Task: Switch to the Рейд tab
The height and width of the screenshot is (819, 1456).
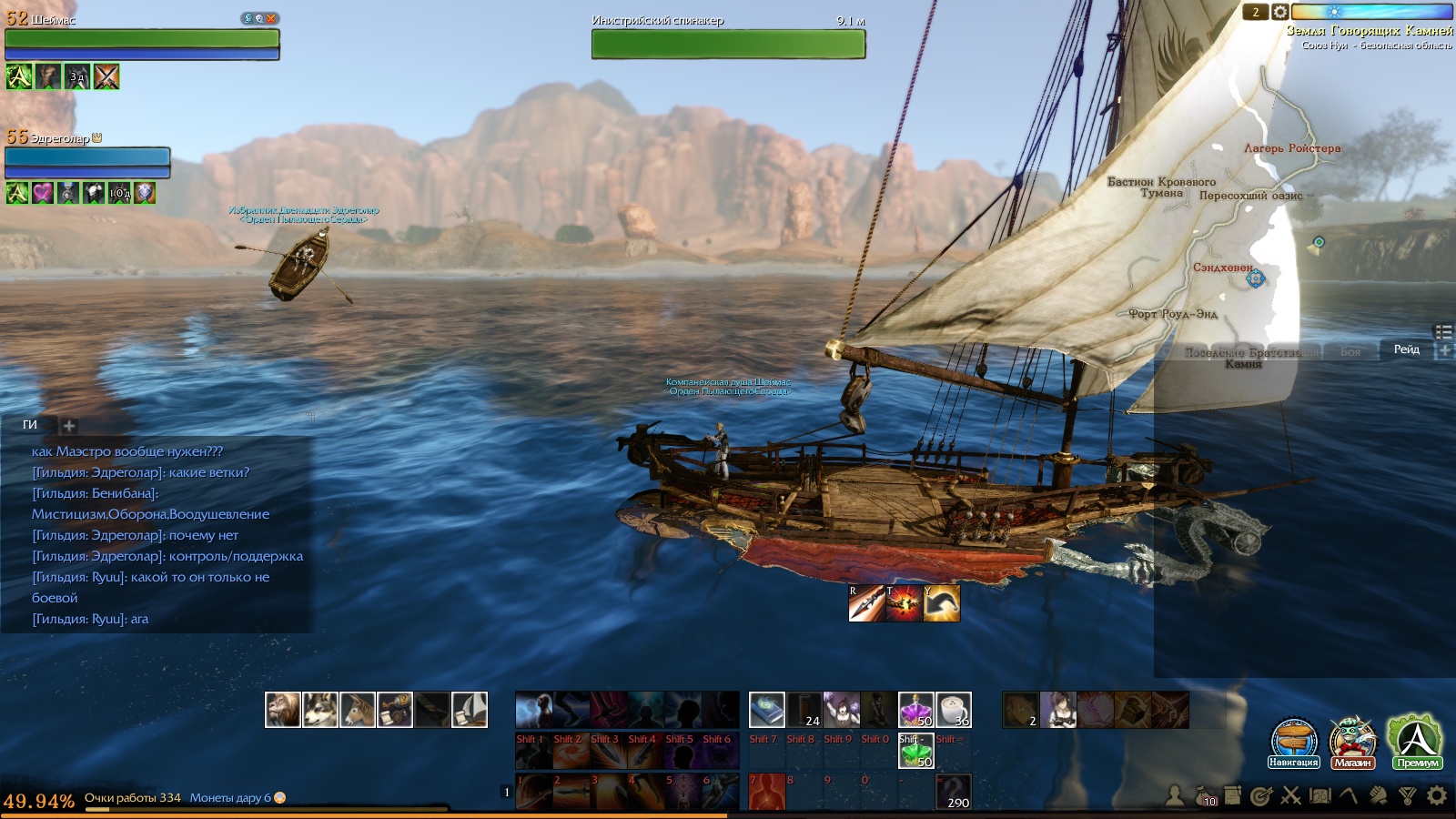Action: [x=1406, y=350]
